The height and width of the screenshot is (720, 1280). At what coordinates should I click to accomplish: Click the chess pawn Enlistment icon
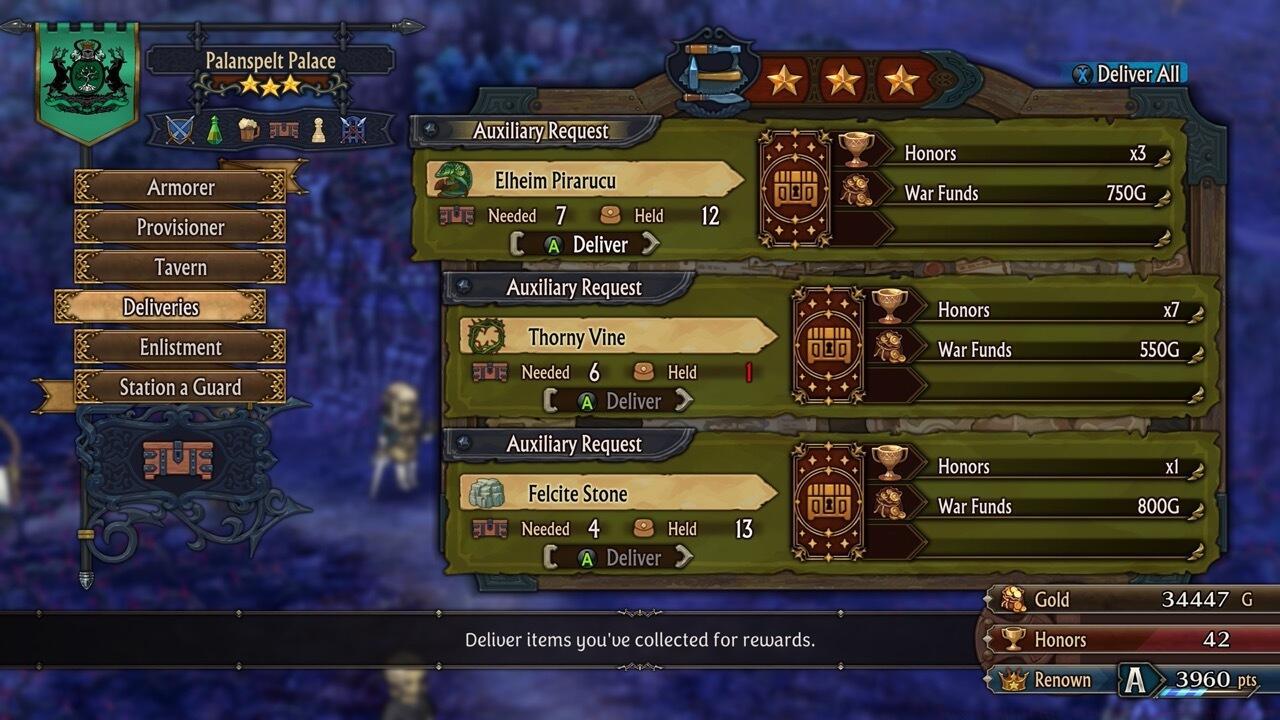pyautogui.click(x=319, y=129)
